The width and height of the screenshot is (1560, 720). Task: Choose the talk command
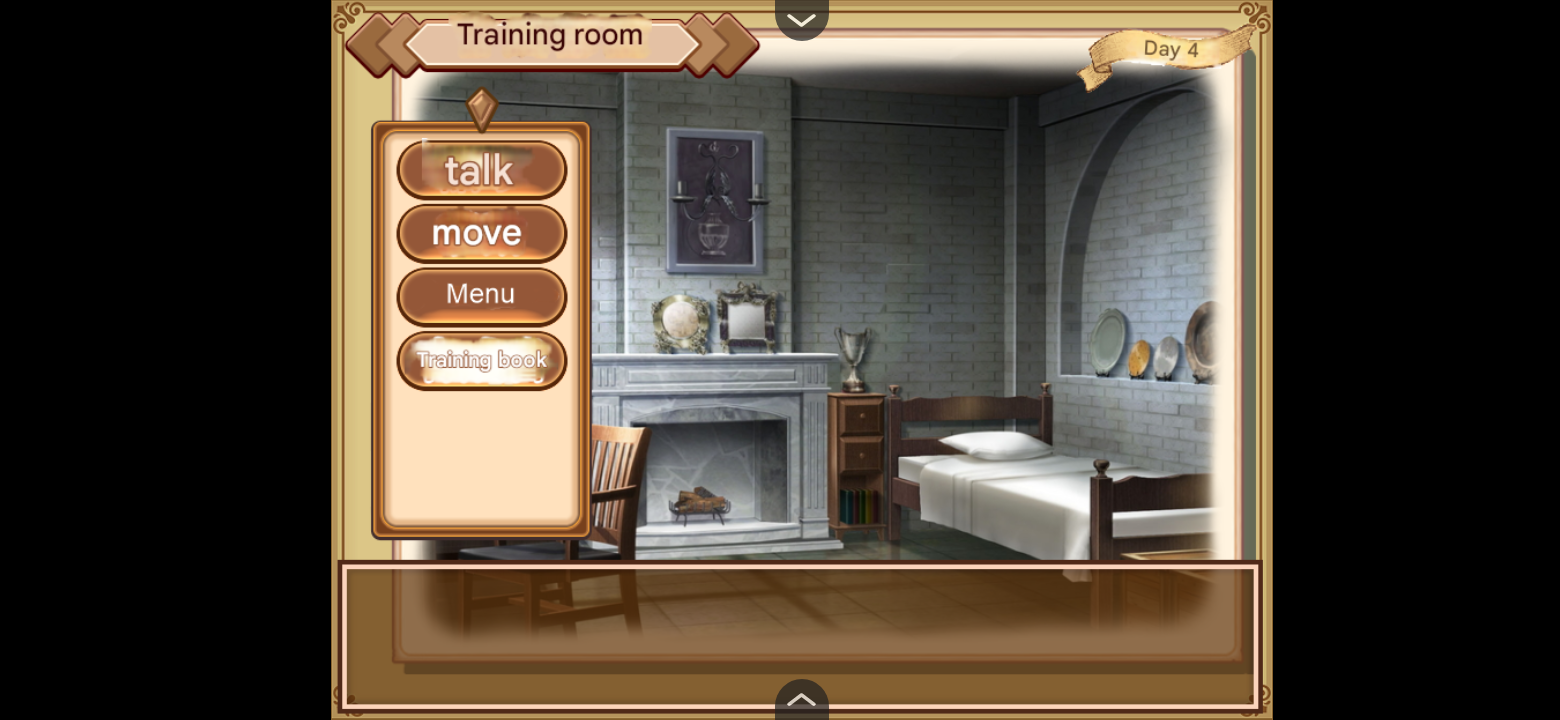[x=481, y=170]
